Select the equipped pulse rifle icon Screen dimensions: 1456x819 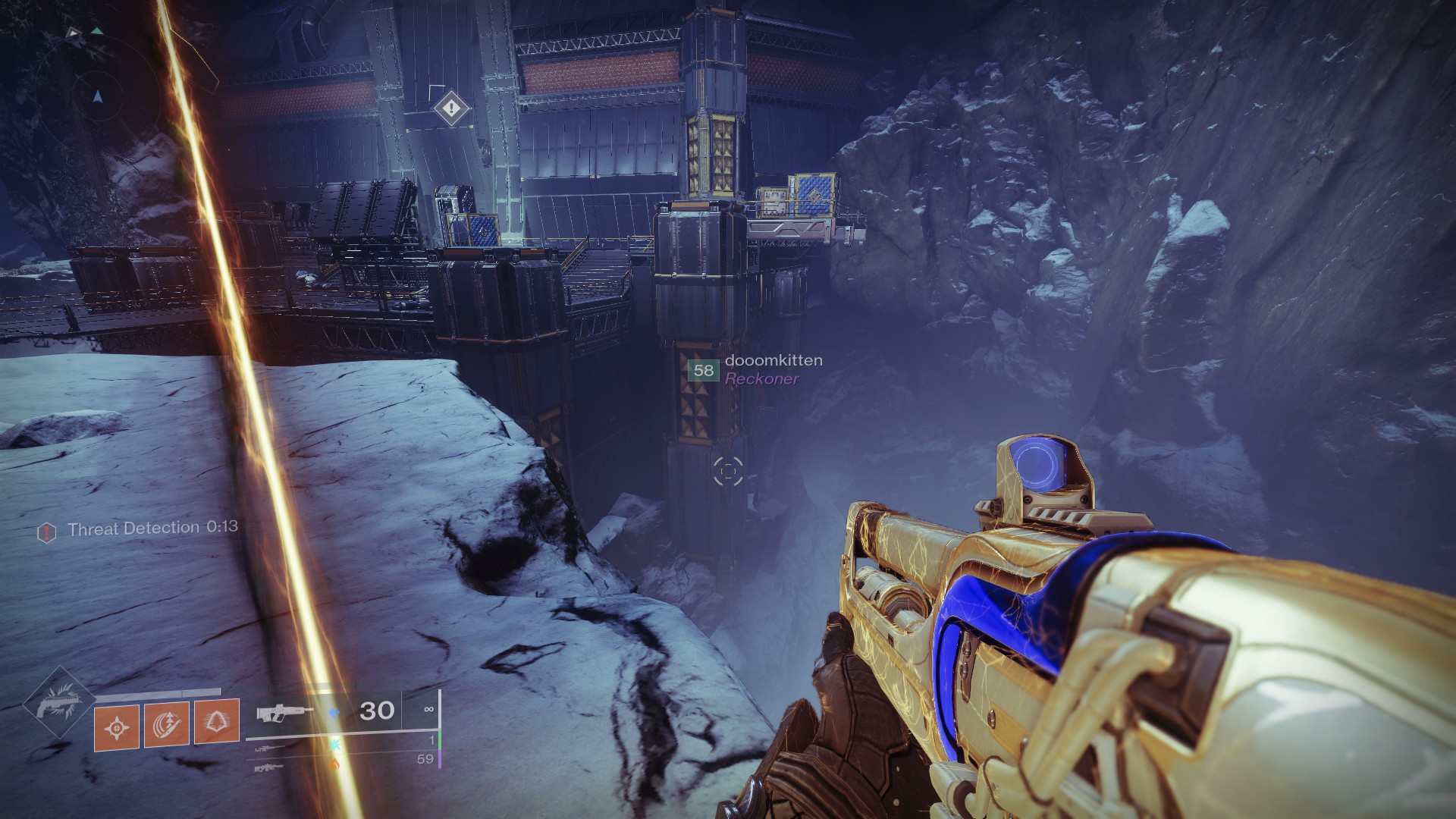point(284,713)
